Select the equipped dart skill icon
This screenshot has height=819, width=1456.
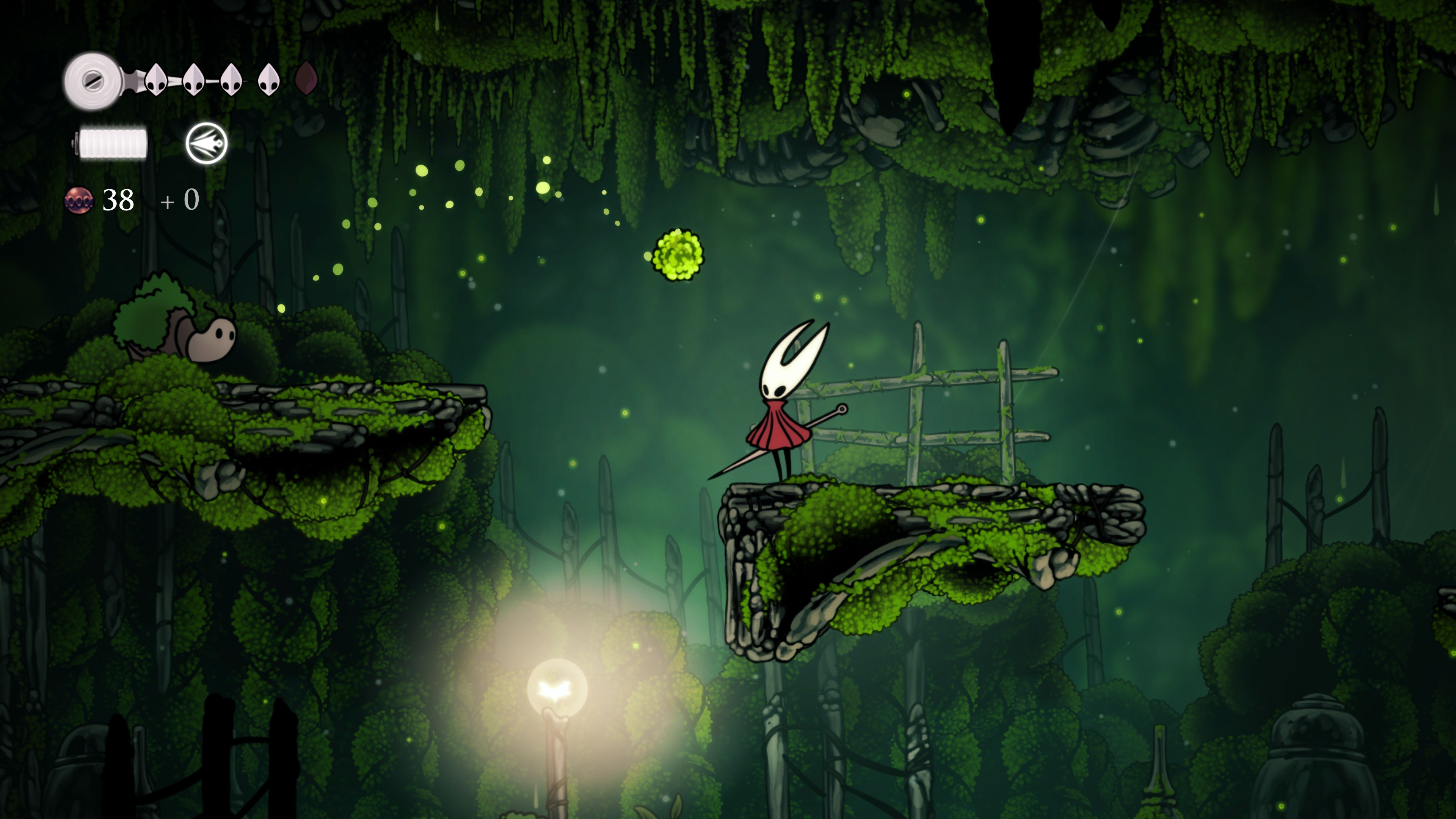pyautogui.click(x=206, y=143)
